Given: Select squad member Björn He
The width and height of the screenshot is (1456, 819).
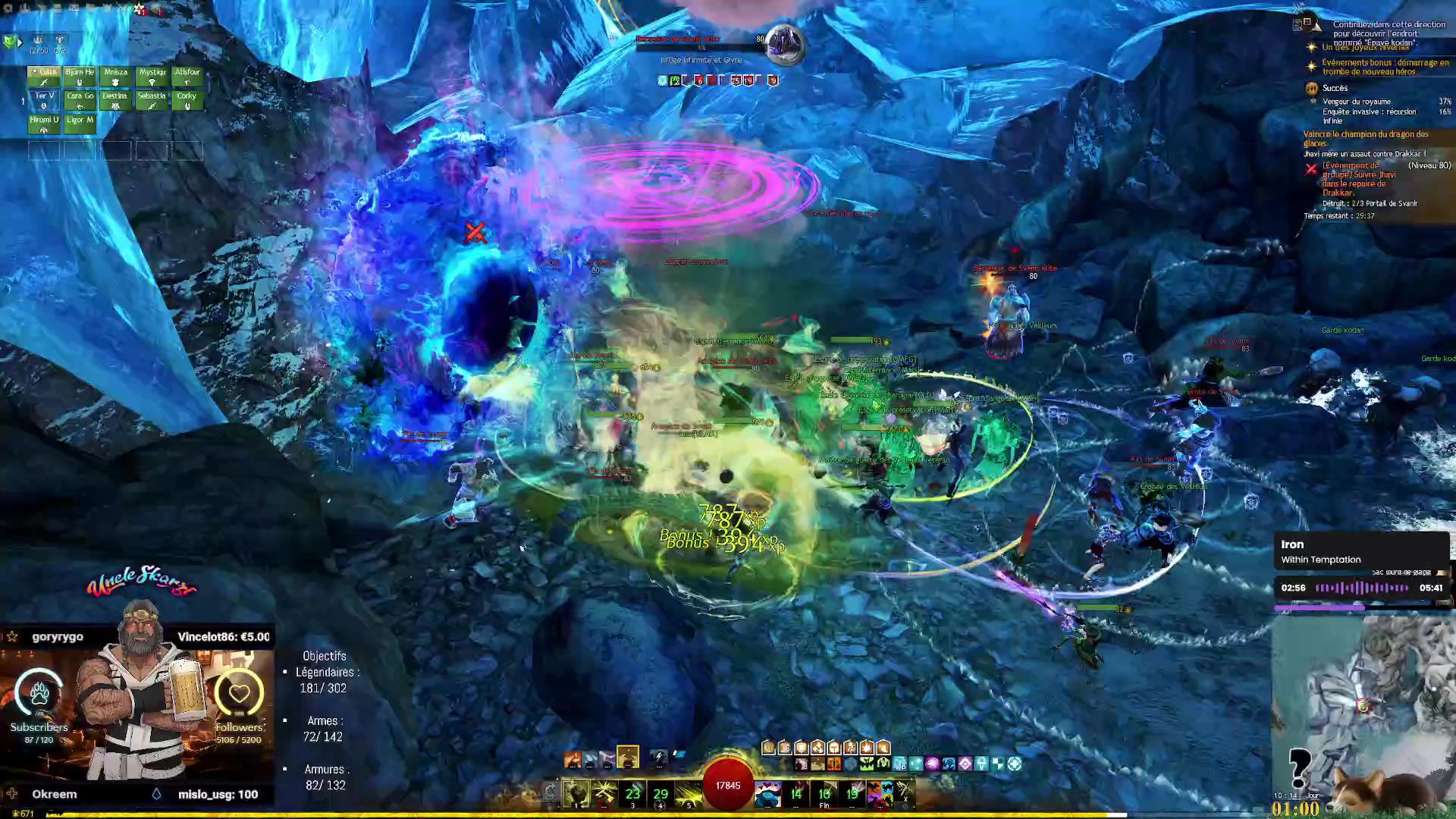Looking at the screenshot, I should (x=80, y=77).
